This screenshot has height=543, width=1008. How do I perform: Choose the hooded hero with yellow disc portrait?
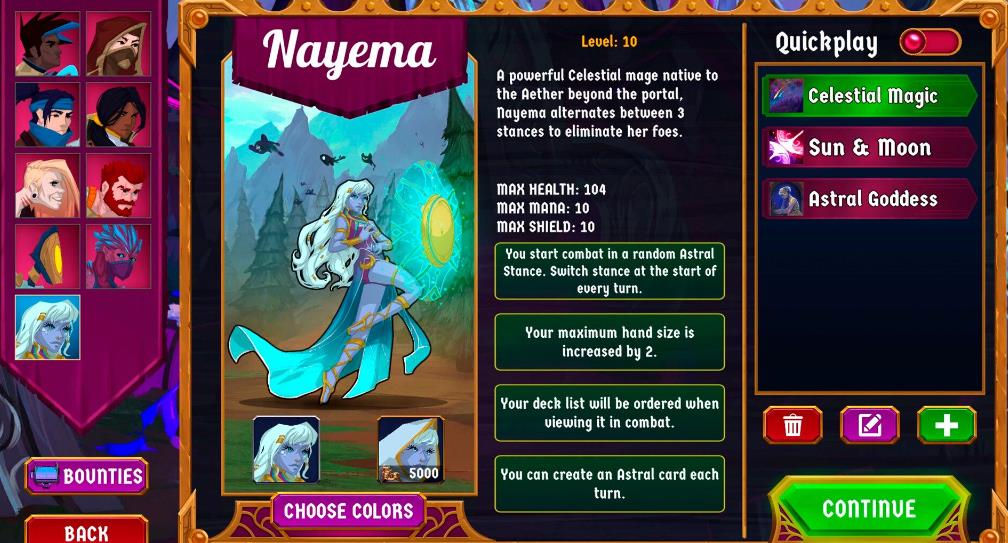coord(47,257)
